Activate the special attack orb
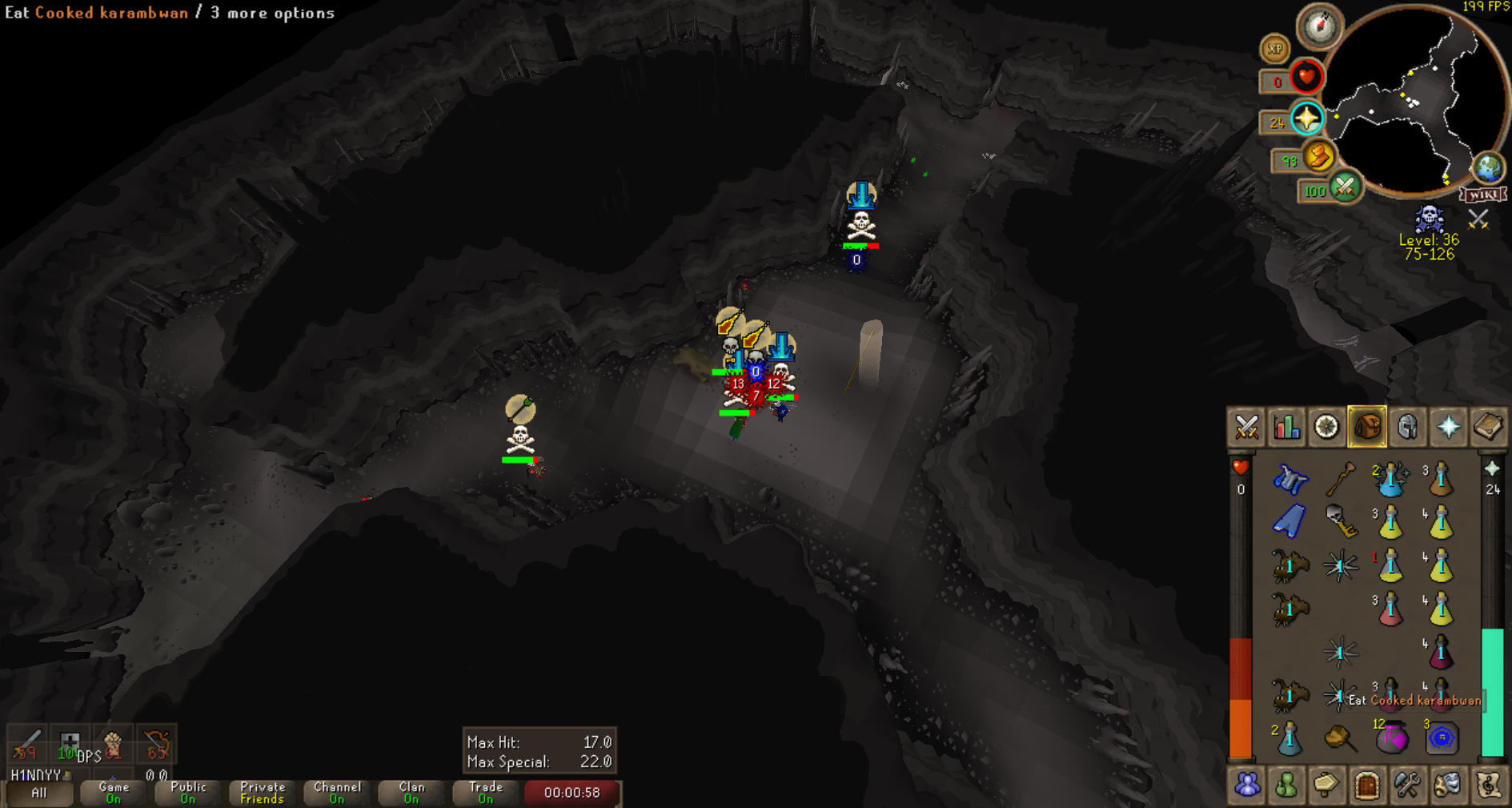 click(1345, 188)
